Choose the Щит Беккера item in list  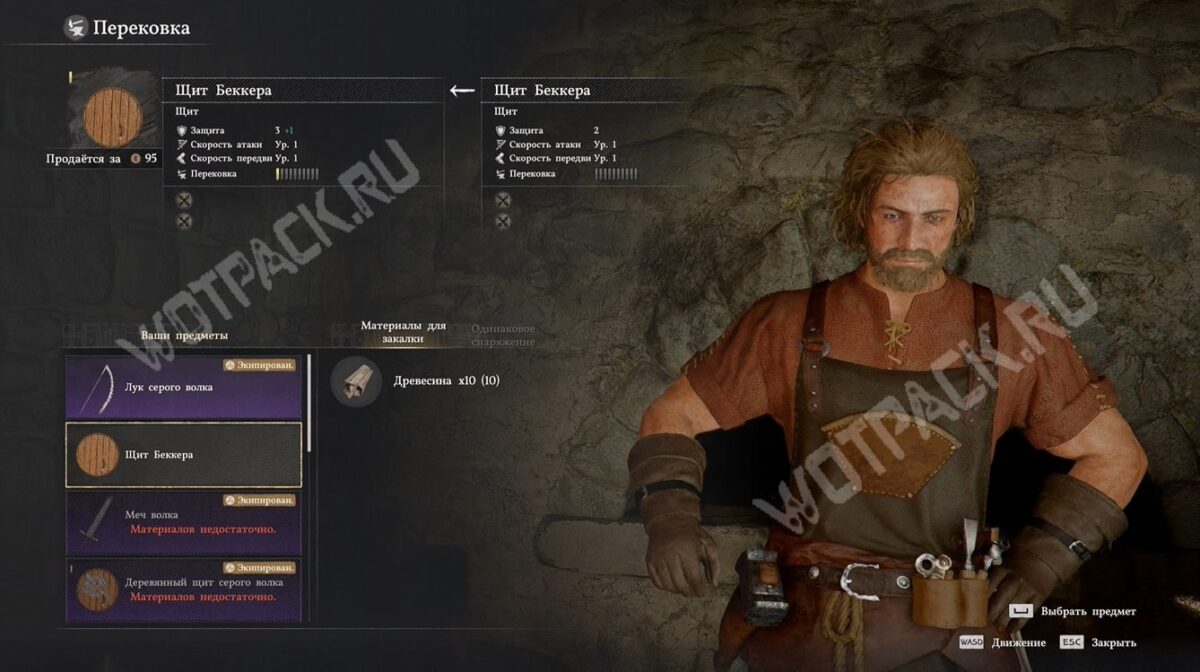click(x=184, y=455)
